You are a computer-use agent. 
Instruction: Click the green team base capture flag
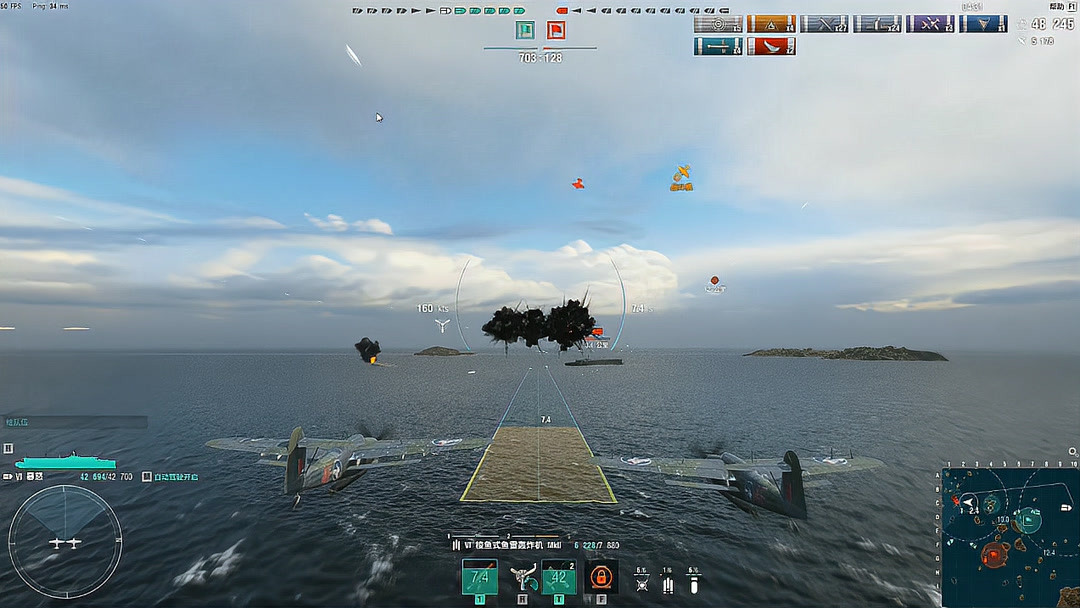click(525, 31)
